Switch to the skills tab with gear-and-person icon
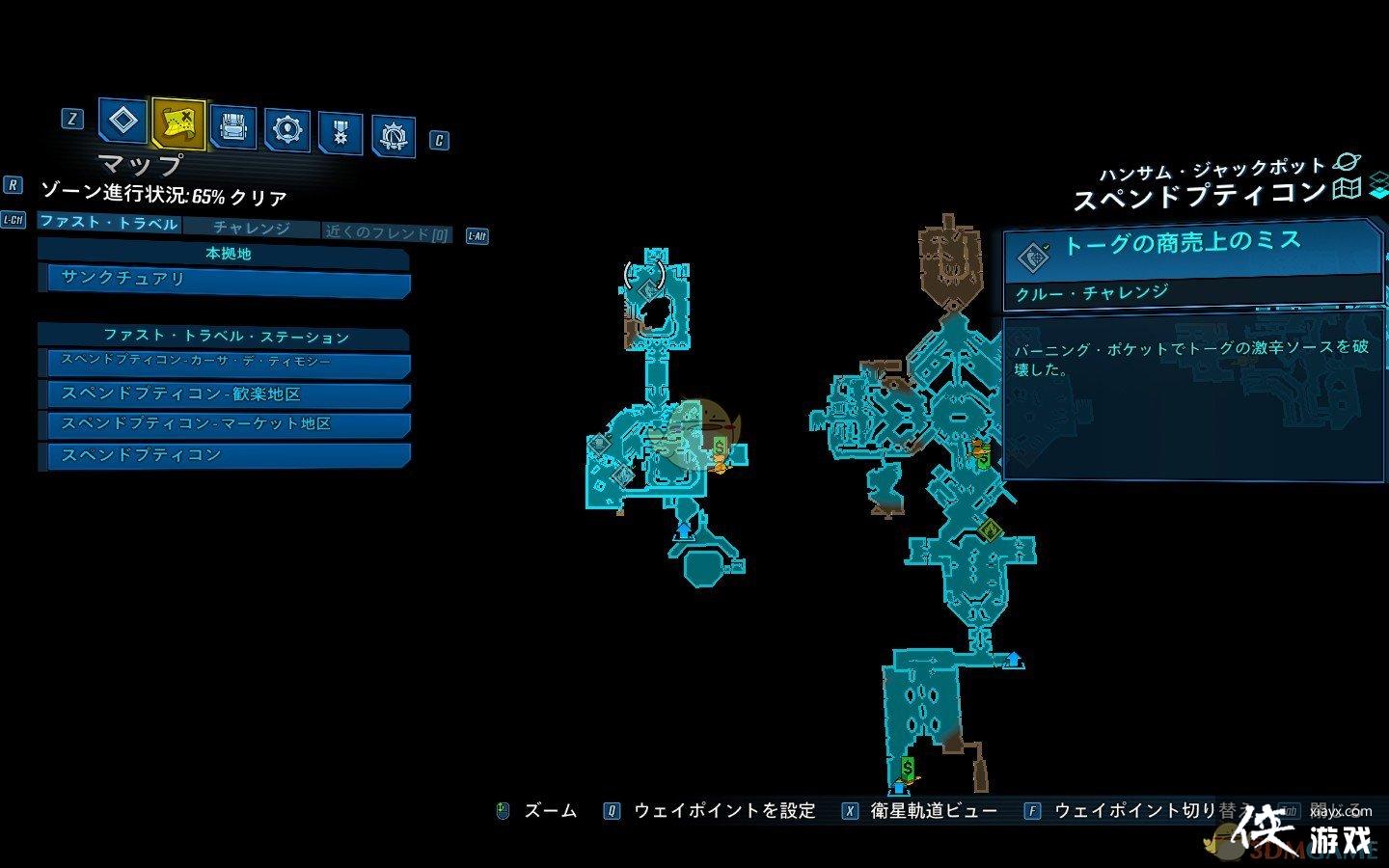 pyautogui.click(x=286, y=129)
